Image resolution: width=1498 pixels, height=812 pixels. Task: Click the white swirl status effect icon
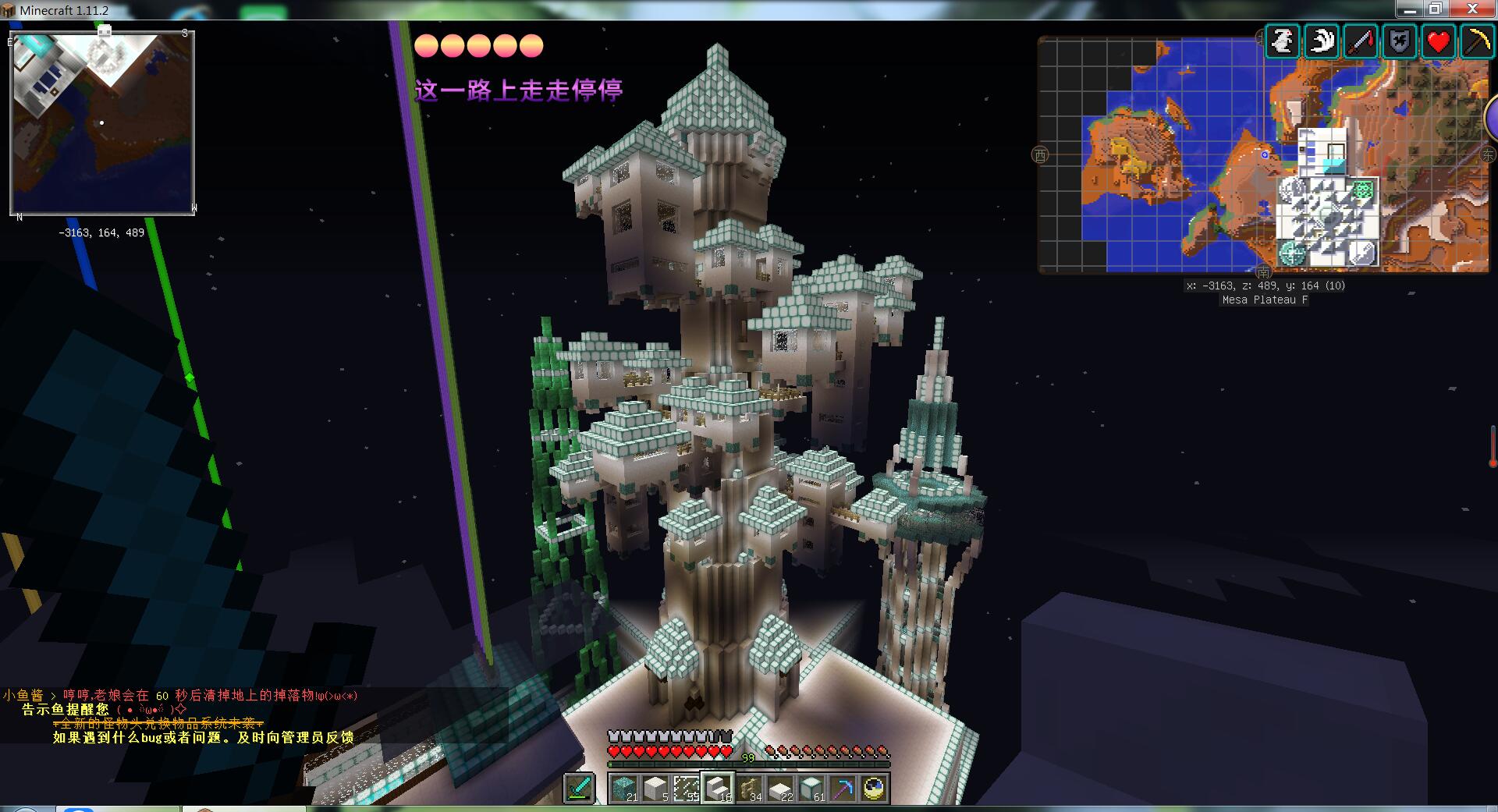click(1322, 41)
